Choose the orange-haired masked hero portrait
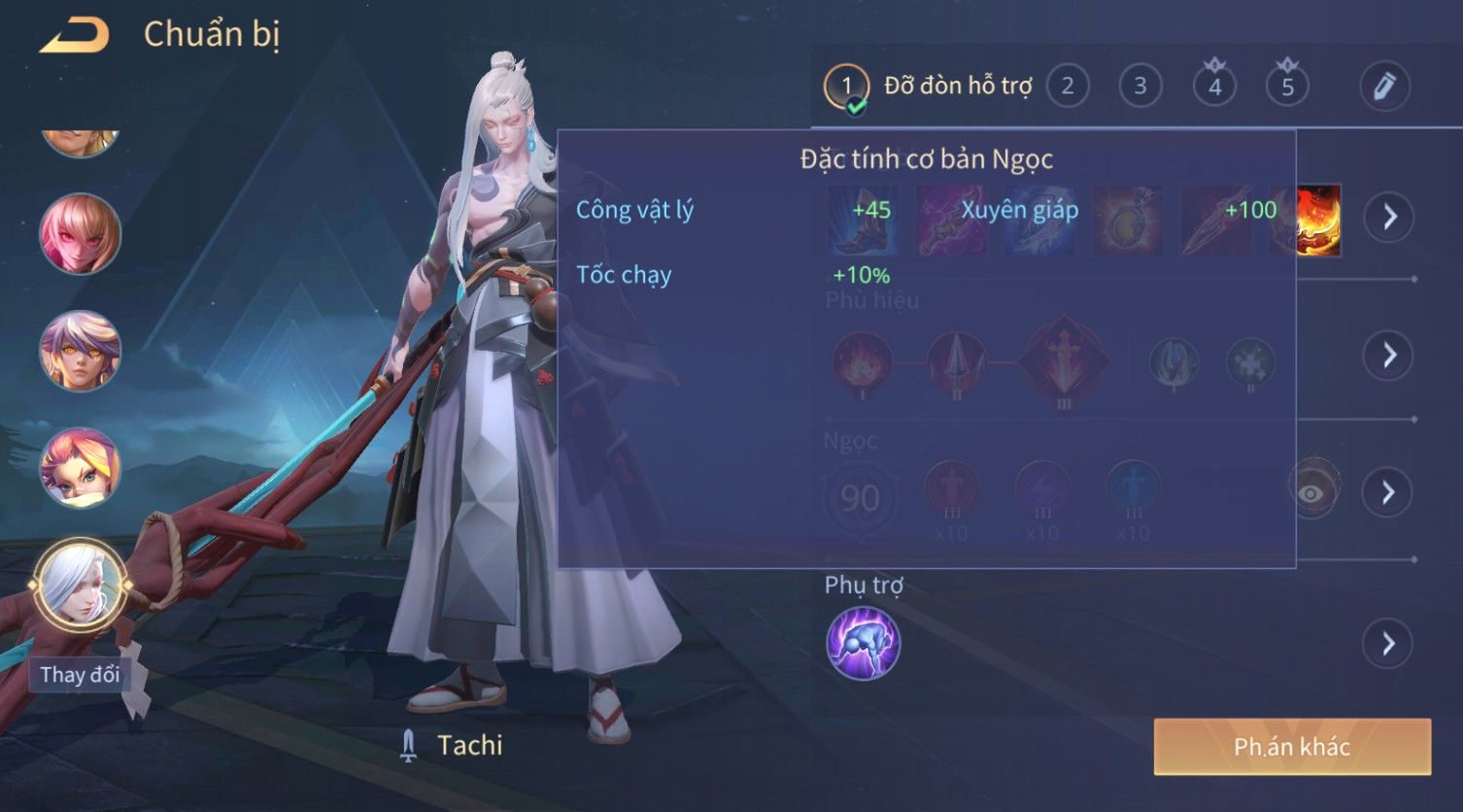 (80, 467)
